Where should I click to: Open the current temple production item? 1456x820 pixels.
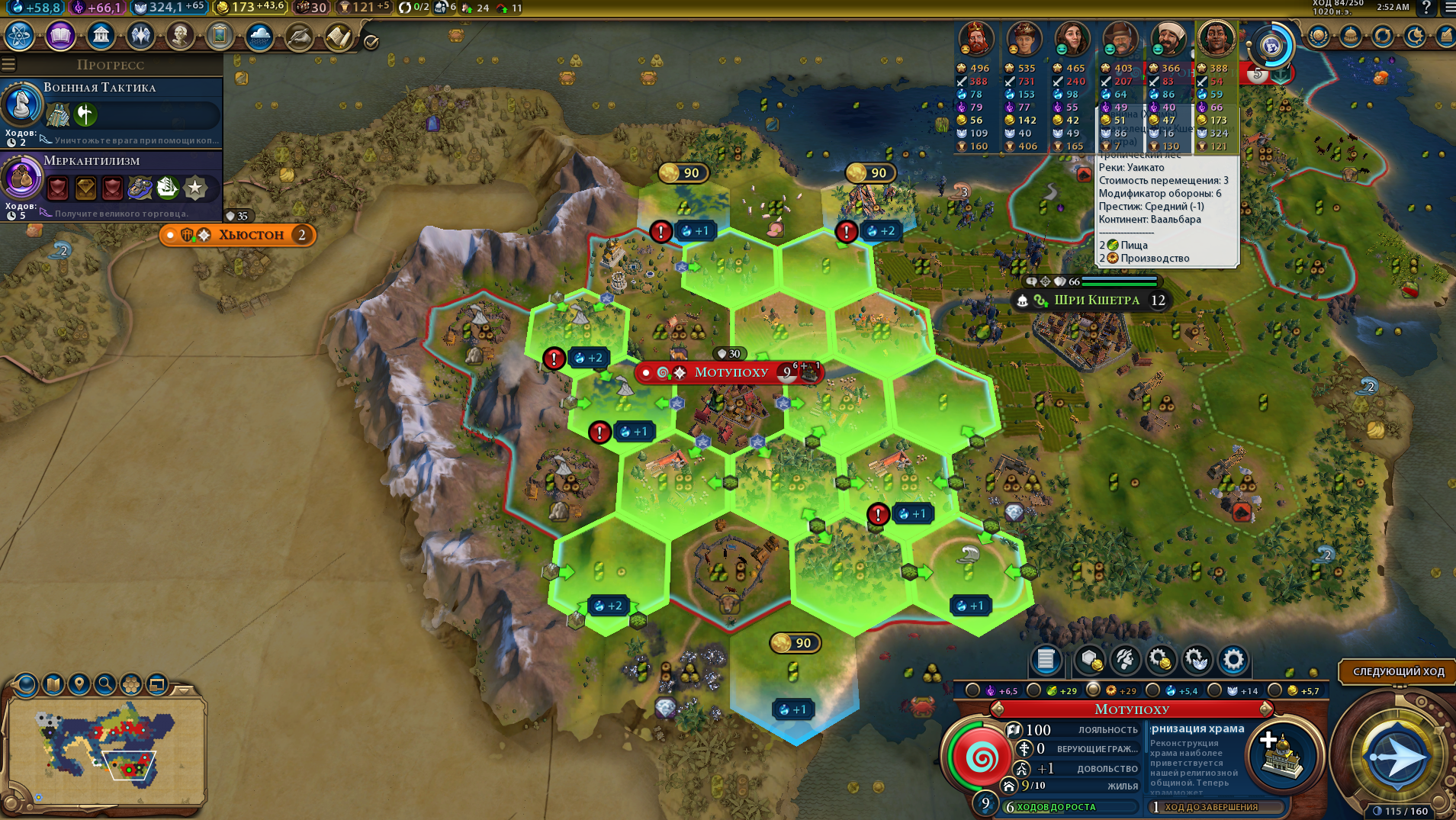(1283, 755)
